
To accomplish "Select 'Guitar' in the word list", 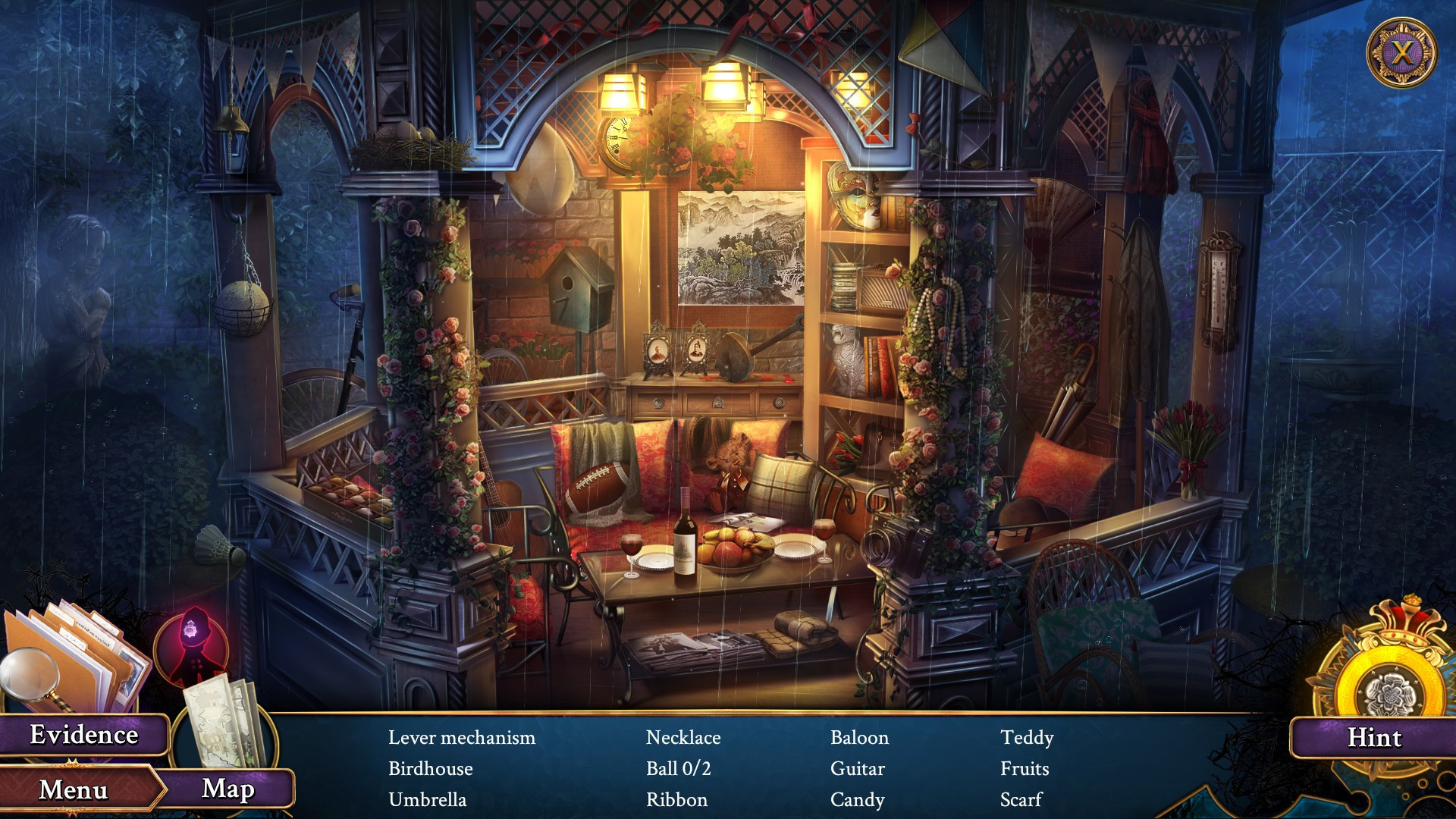I will [x=855, y=768].
